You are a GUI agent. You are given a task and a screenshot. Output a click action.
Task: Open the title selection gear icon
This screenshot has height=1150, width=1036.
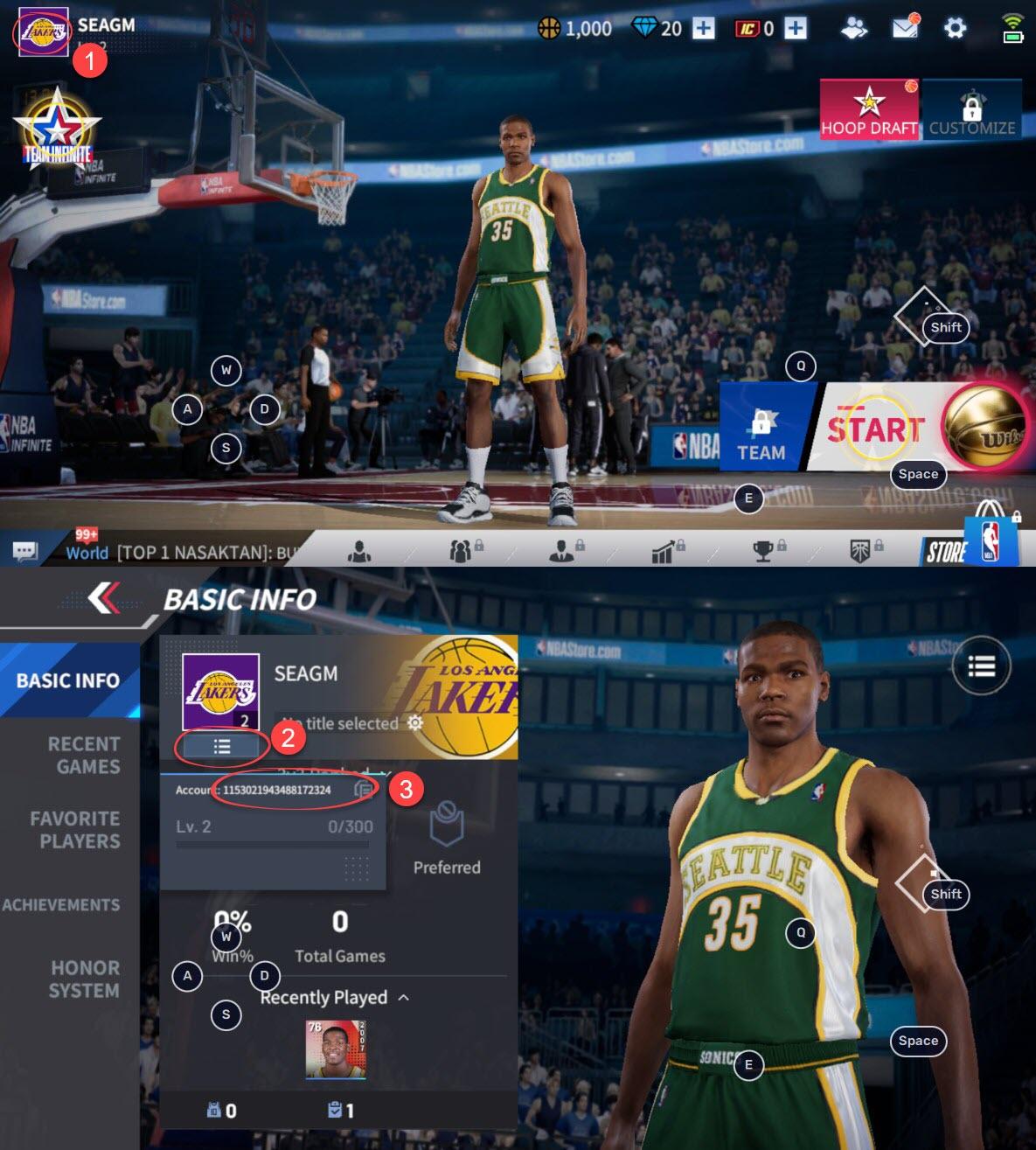tap(415, 722)
